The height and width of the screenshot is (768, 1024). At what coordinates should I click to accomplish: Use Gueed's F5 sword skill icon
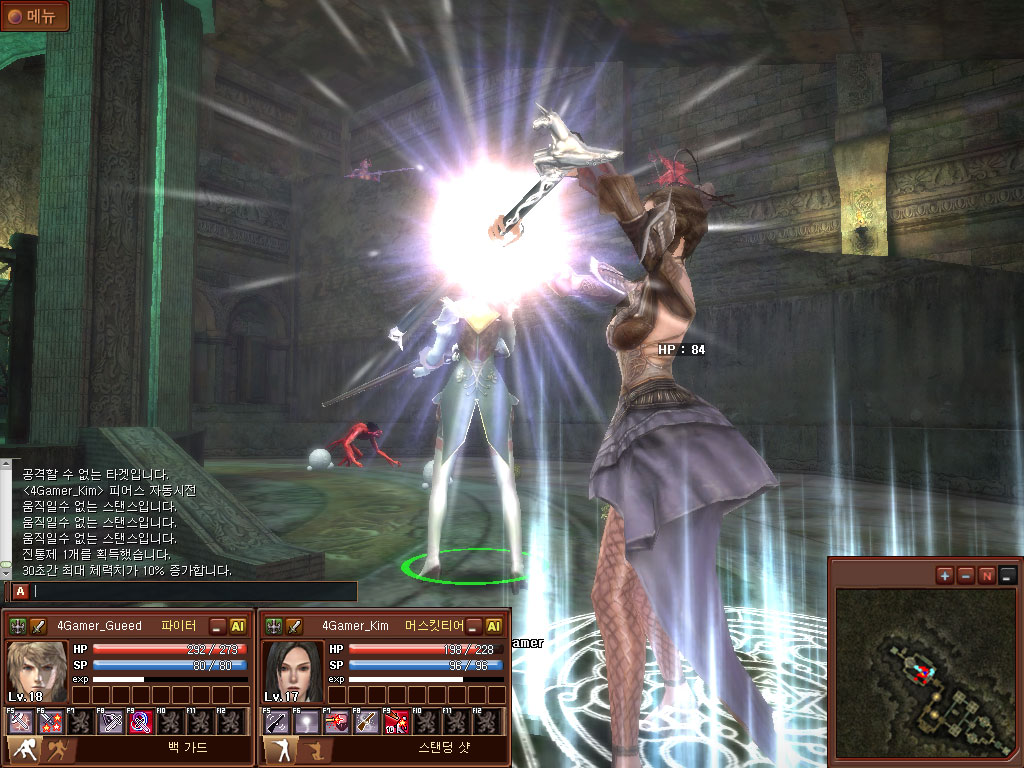click(x=21, y=722)
